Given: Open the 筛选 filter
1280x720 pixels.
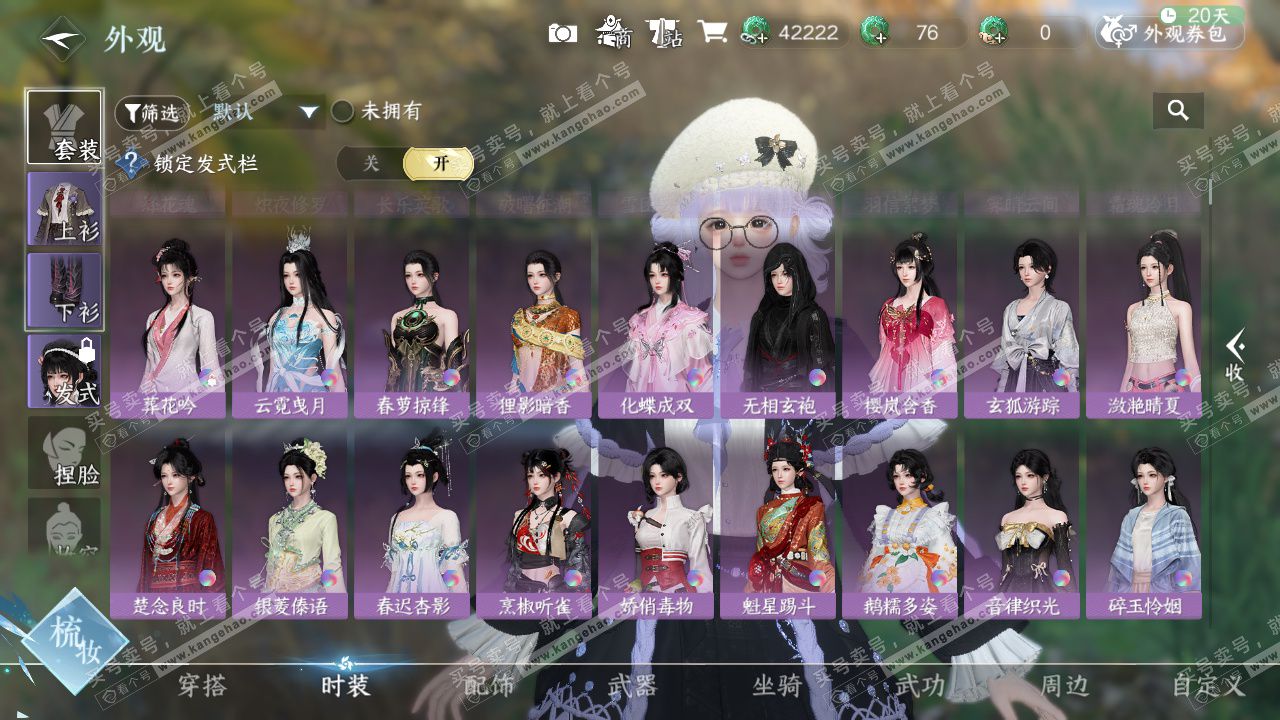Looking at the screenshot, I should 151,113.
